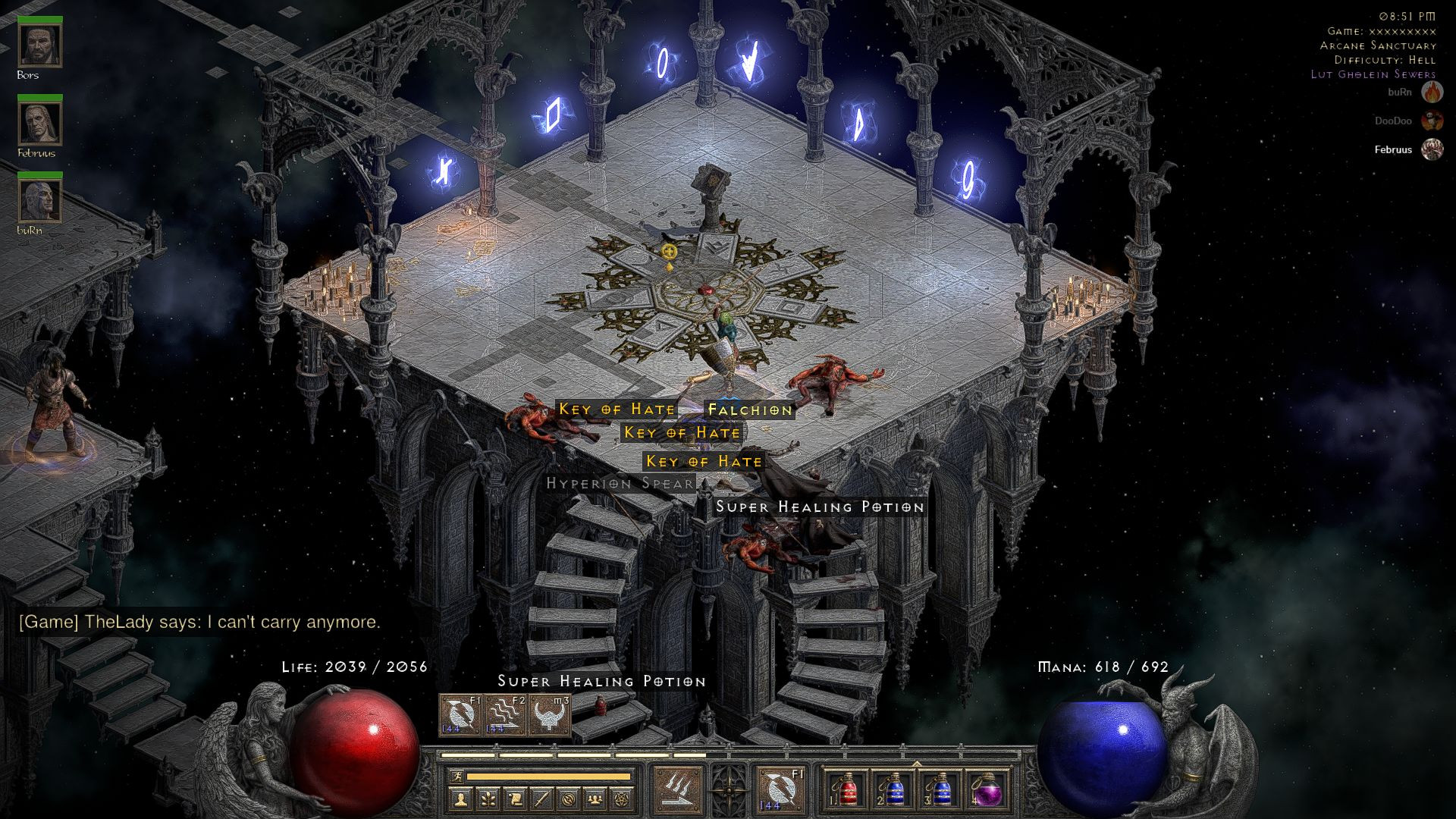Image resolution: width=1456 pixels, height=819 pixels.
Task: Use the purple rejuvenation potion in belt
Action: (987, 790)
